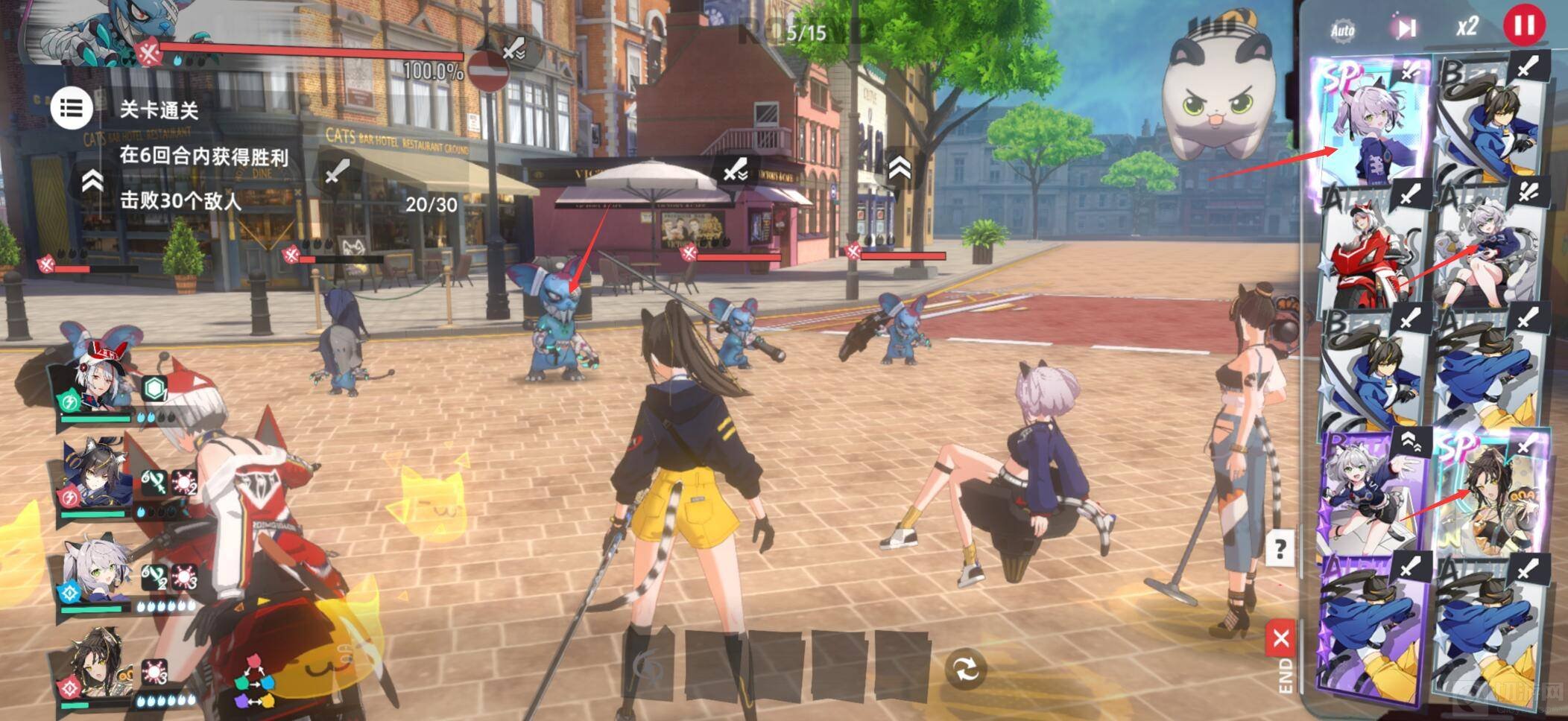Click the skip-forward playback button
This screenshot has width=1568, height=721.
click(1406, 28)
